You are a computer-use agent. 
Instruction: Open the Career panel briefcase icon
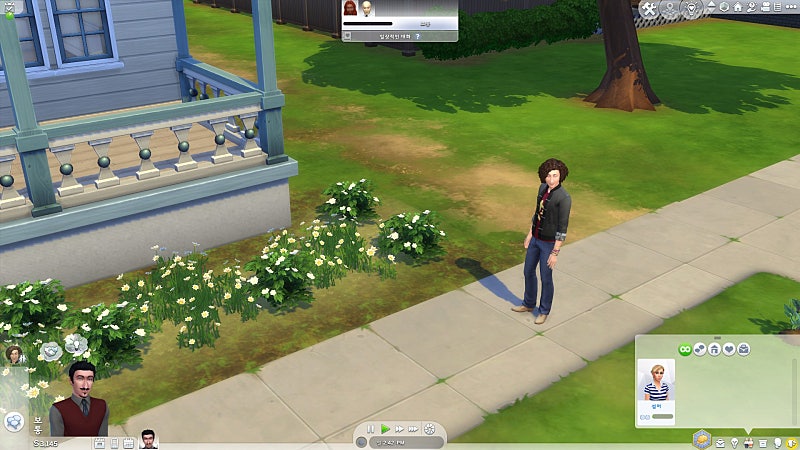click(719, 442)
